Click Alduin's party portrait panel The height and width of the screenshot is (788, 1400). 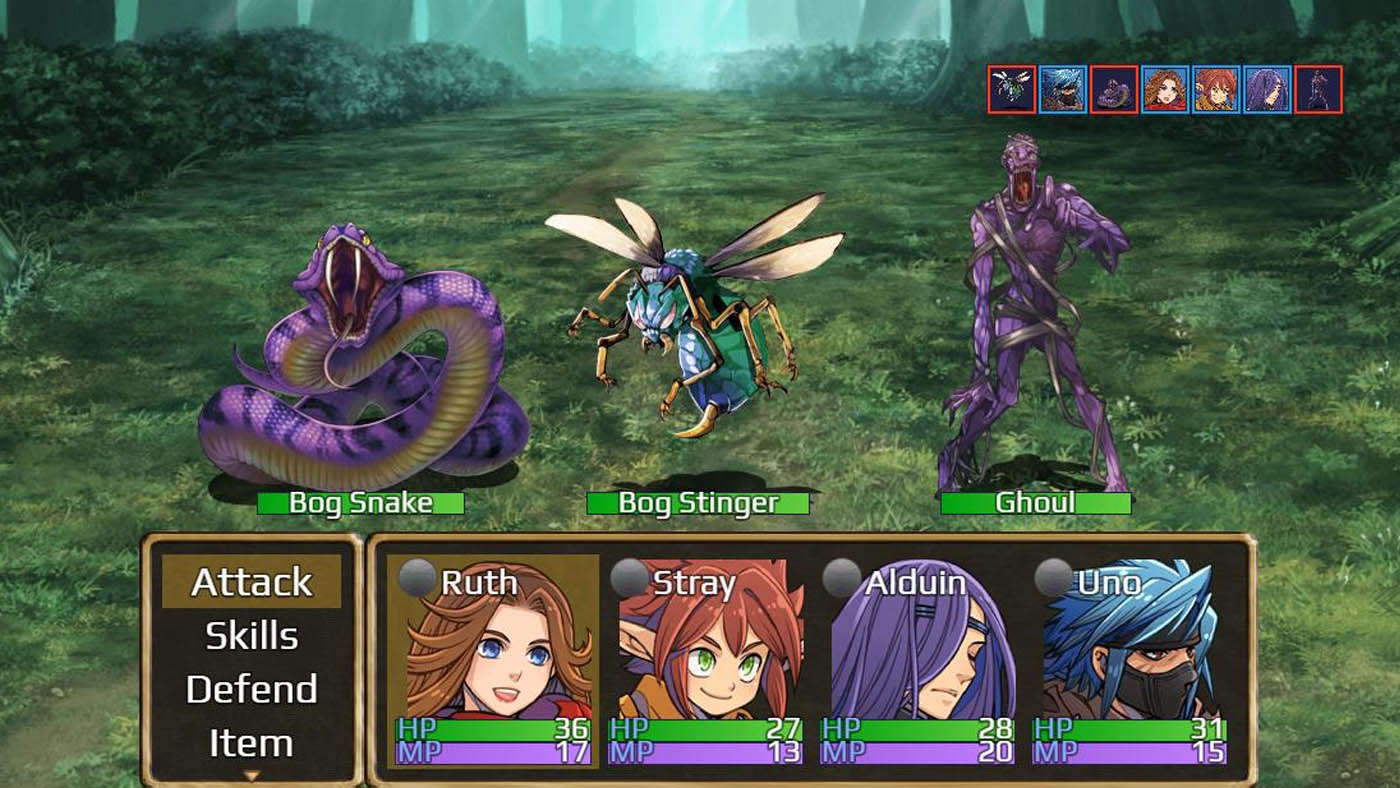point(918,661)
